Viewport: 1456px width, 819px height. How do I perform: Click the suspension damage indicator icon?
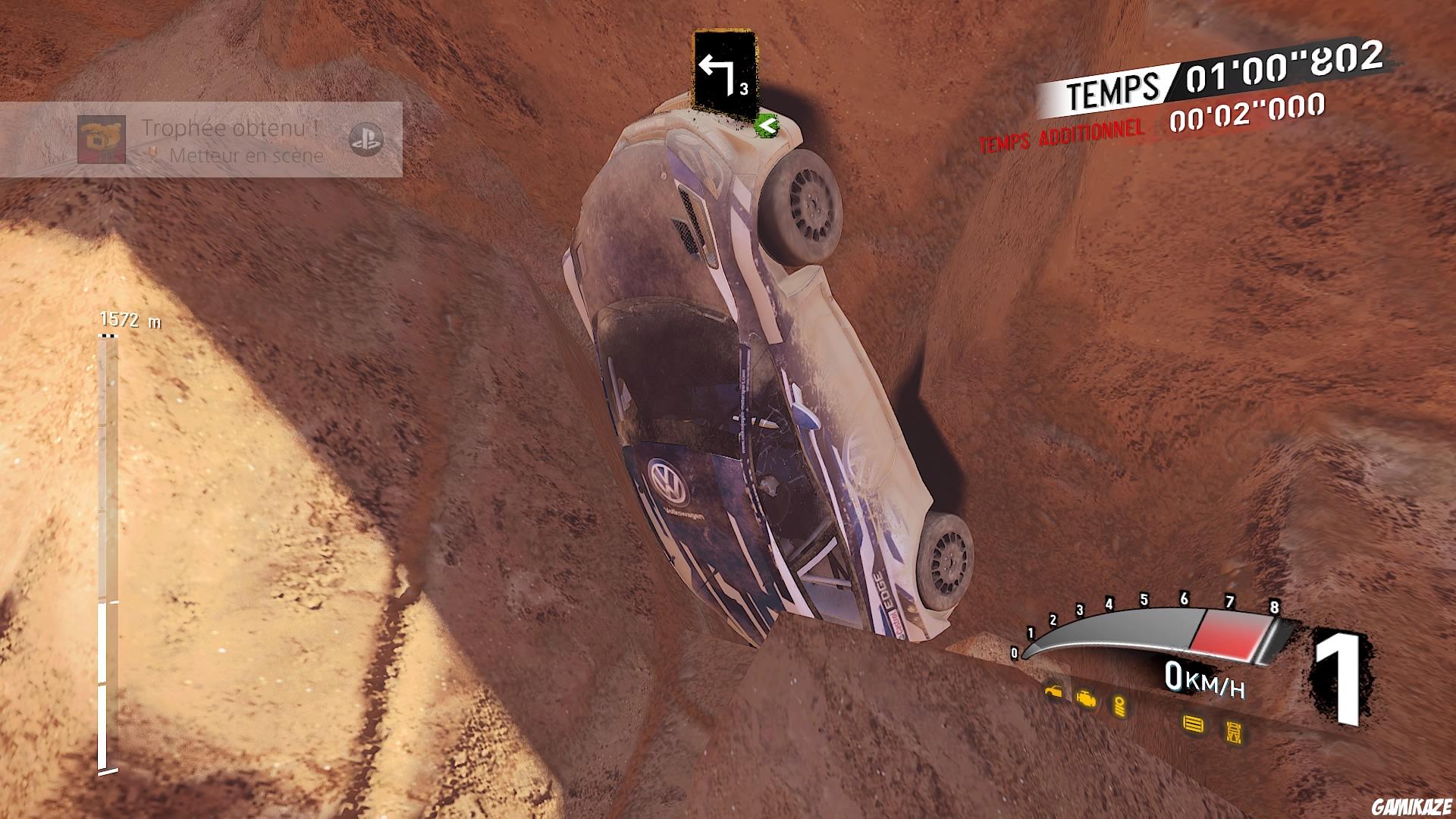click(x=1119, y=707)
